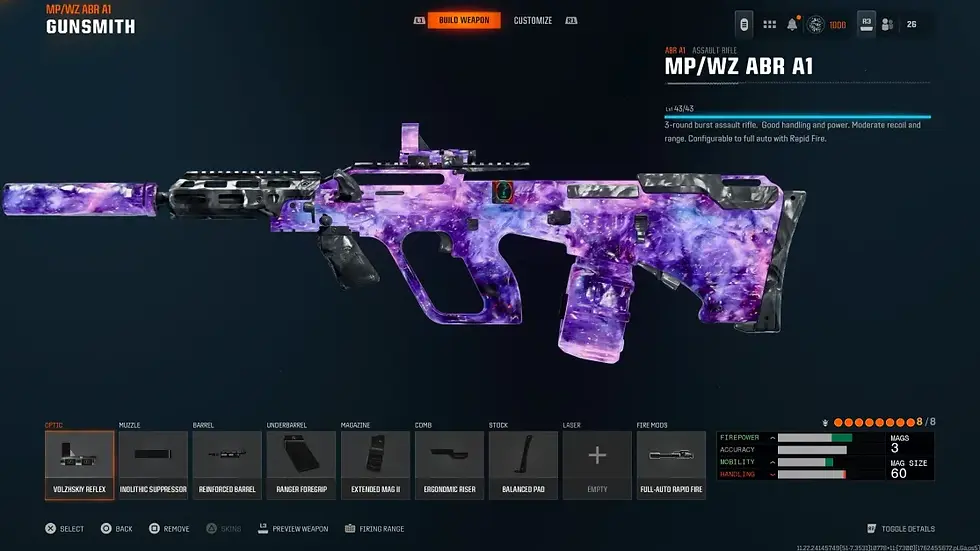Add an attachment to the empty Laser slot
980x551 pixels.
click(597, 465)
